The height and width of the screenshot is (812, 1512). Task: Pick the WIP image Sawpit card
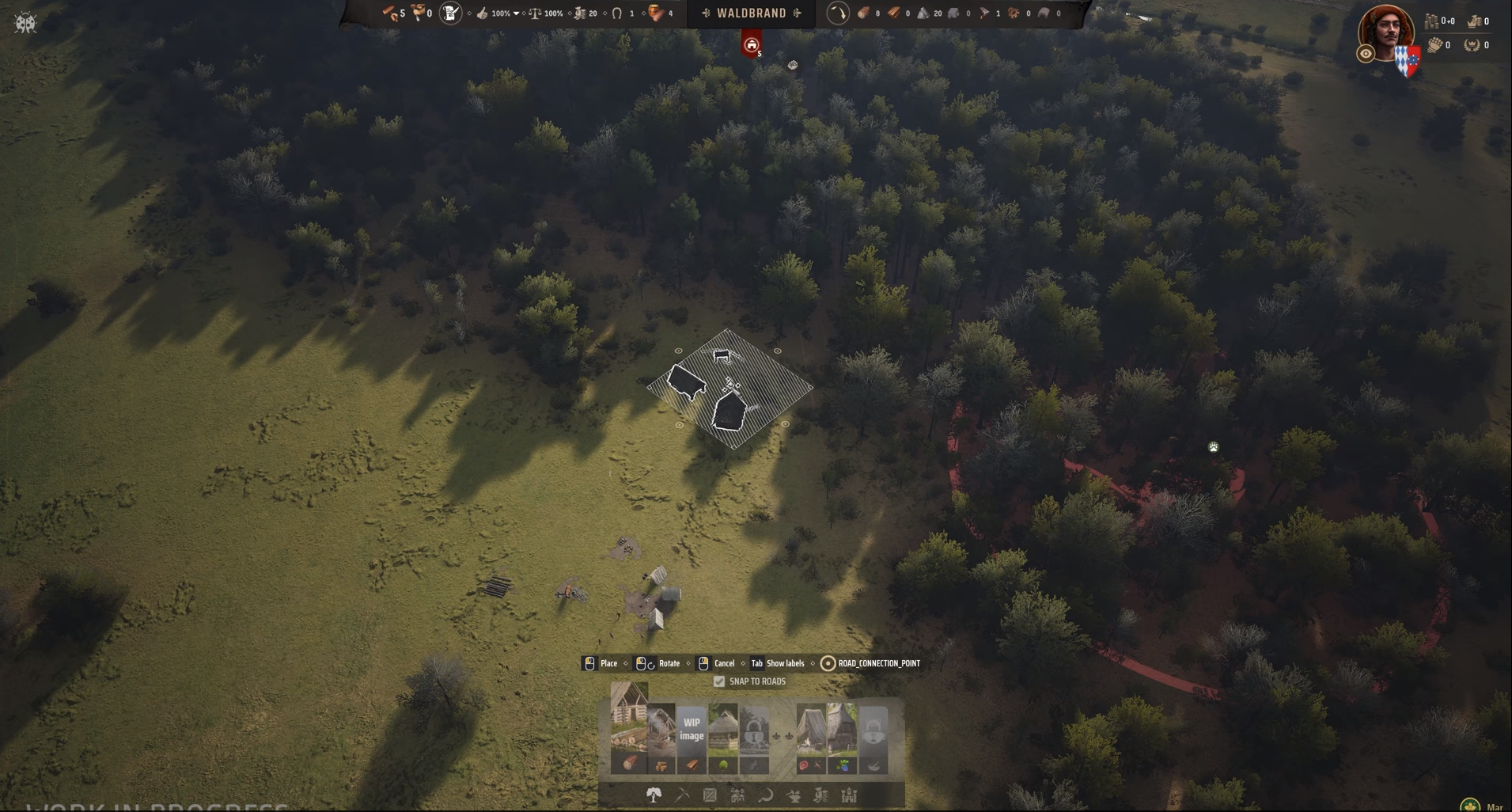point(692,738)
